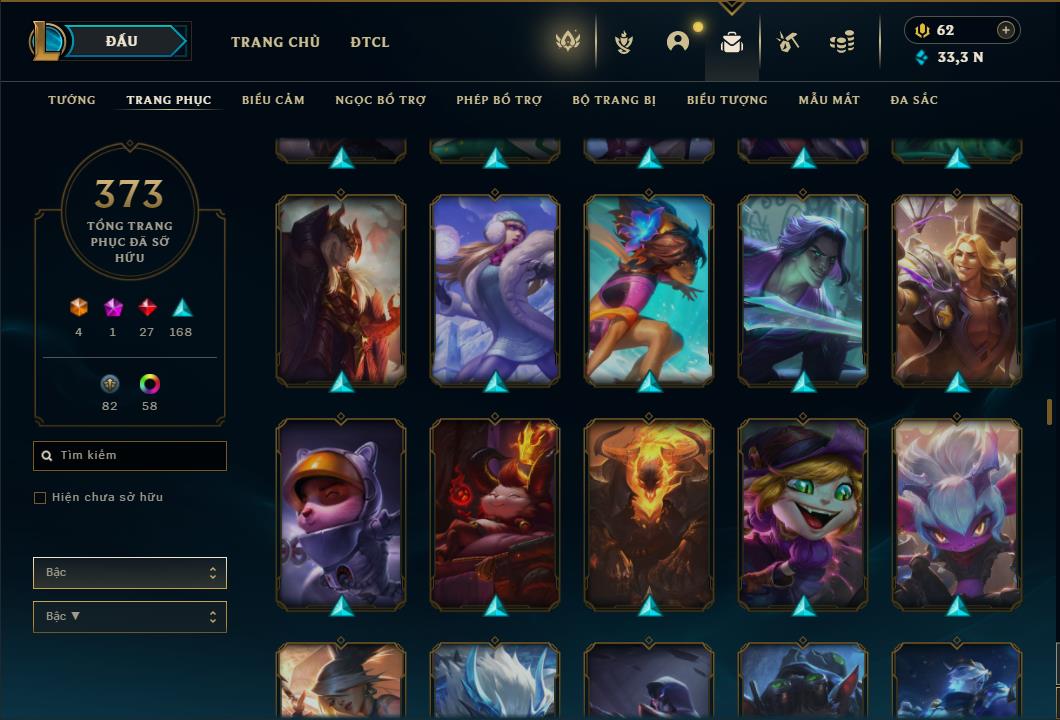Click the ĐẤU play button
1060x720 pixels.
[122, 41]
